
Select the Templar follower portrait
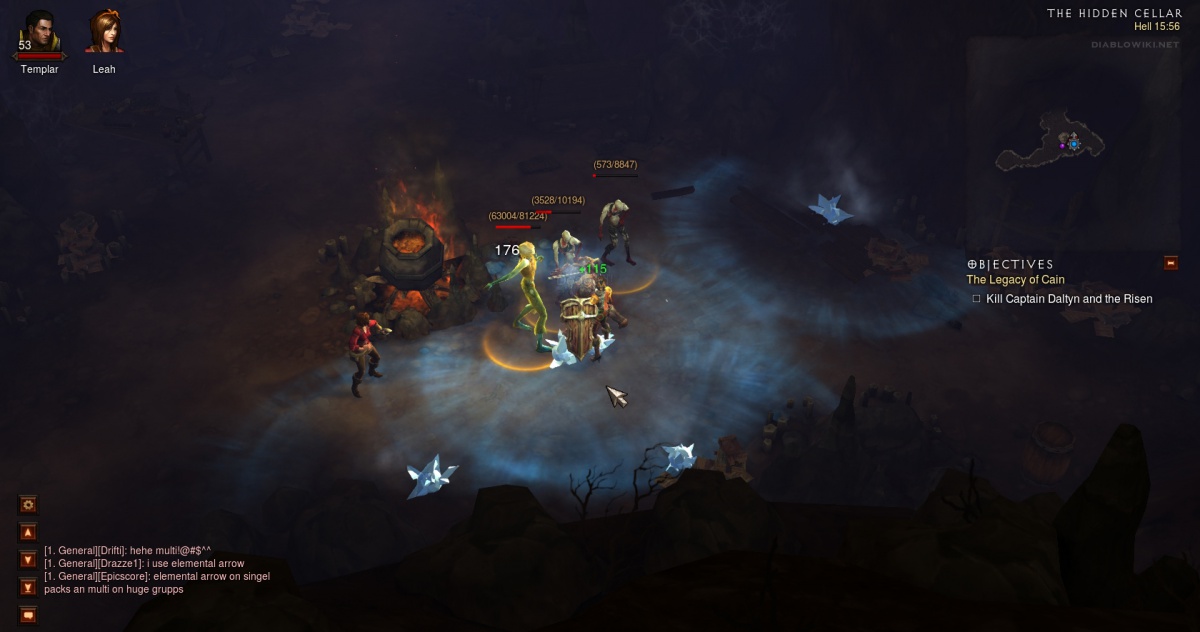click(x=39, y=32)
